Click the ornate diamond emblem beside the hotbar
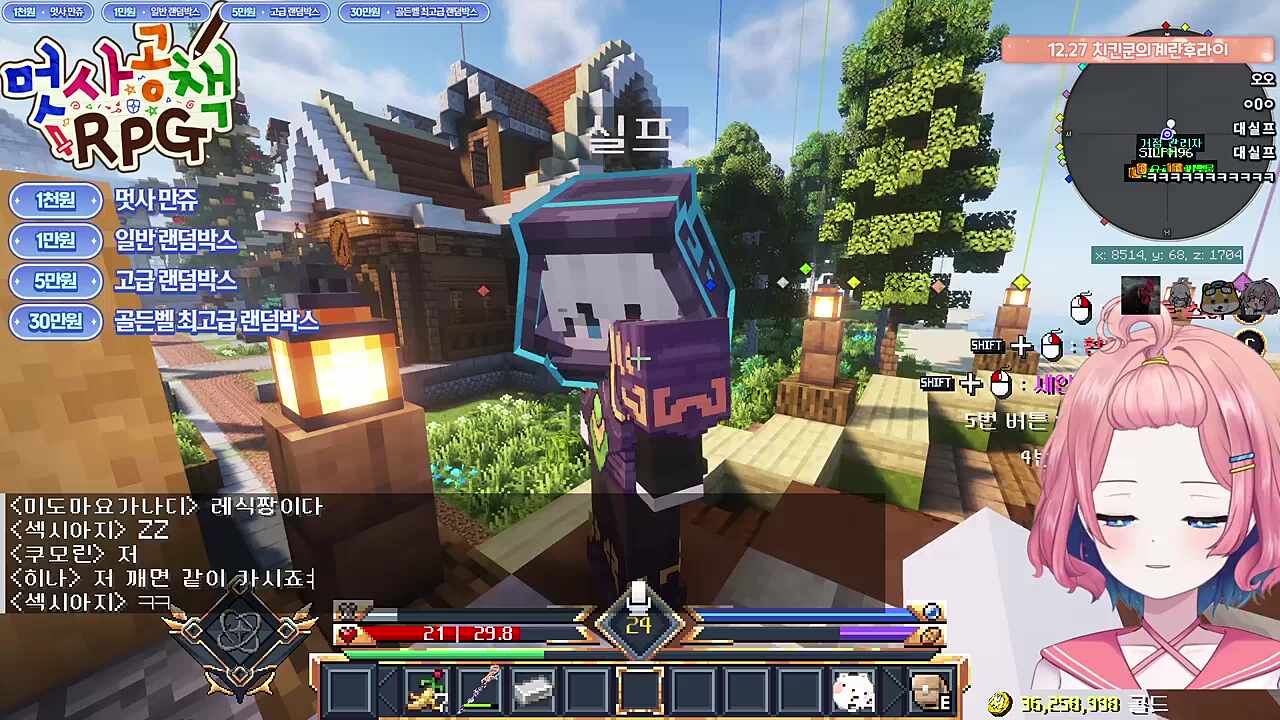1280x720 pixels. (240, 637)
